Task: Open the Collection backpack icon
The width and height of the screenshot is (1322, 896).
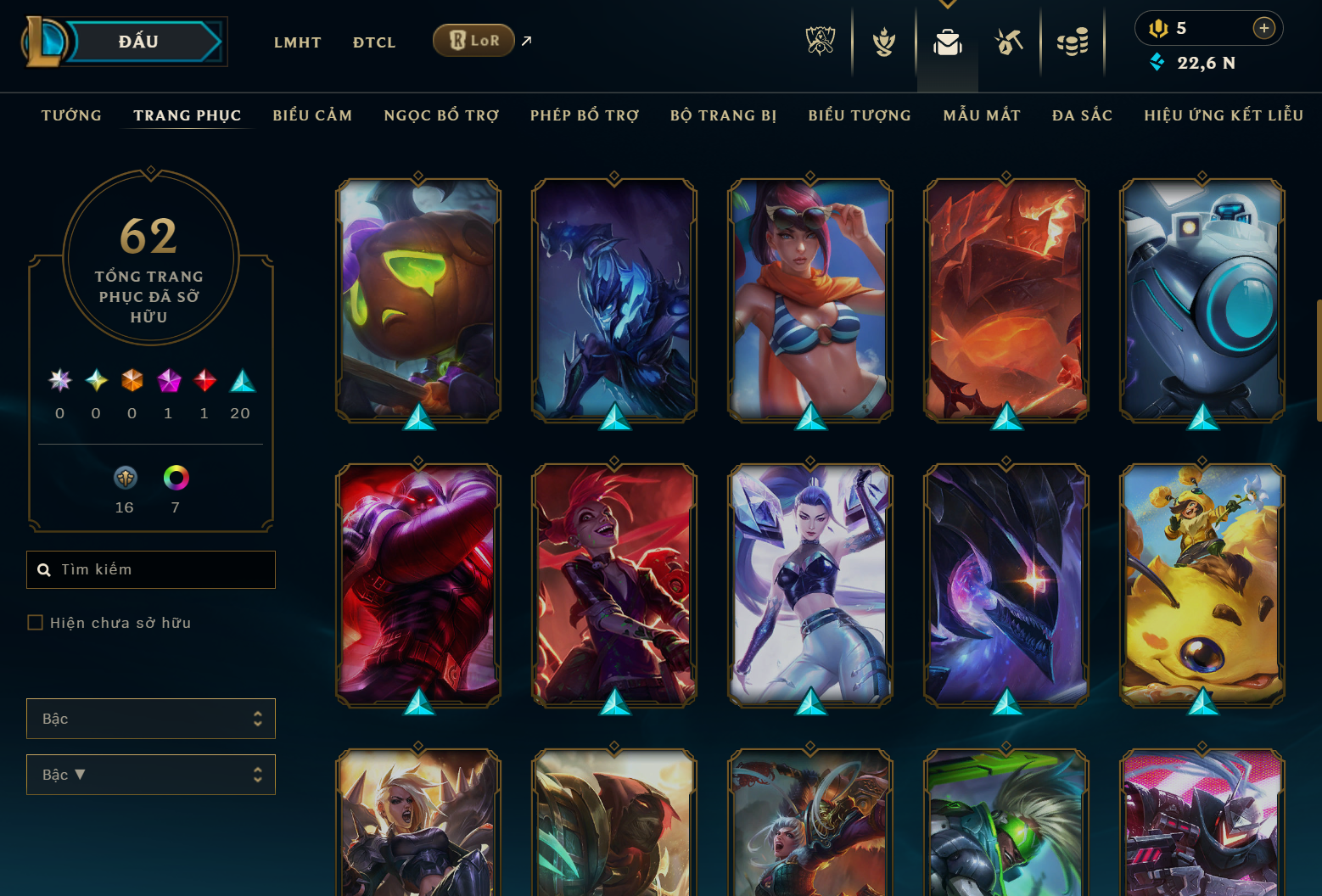Action: point(948,41)
